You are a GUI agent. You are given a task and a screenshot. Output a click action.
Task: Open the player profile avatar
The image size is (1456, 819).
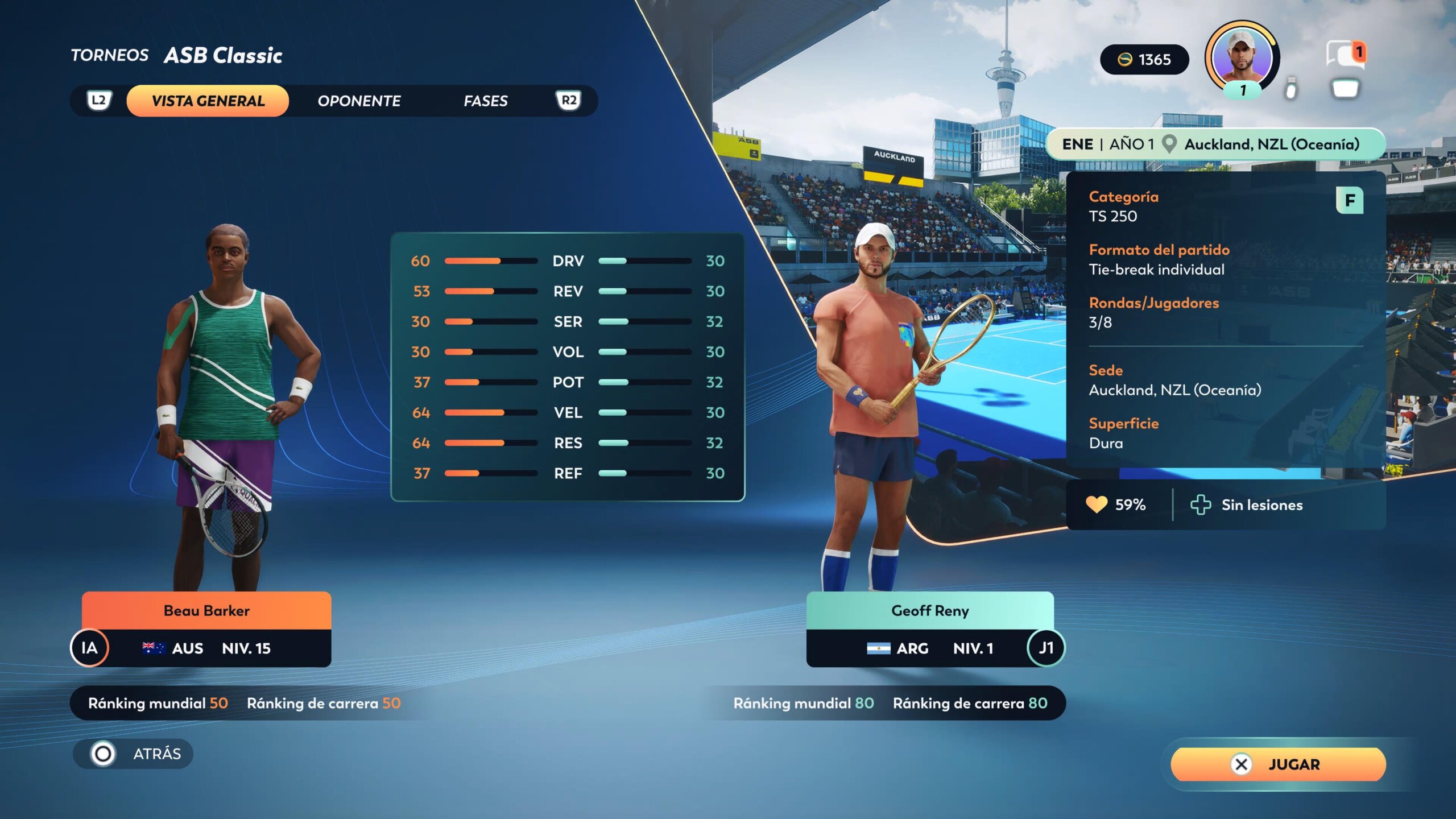(1242, 57)
